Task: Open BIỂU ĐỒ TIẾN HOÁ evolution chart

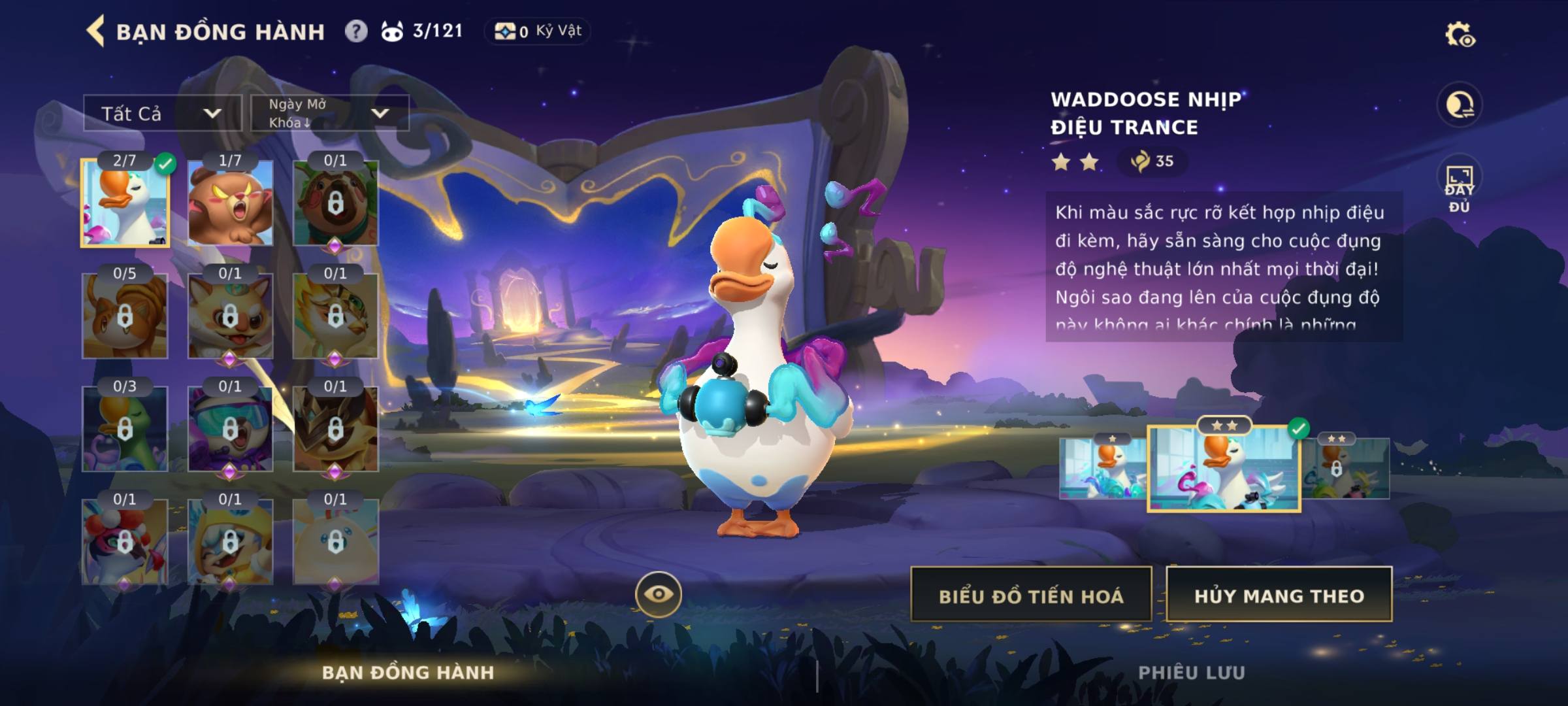Action: click(x=1031, y=595)
